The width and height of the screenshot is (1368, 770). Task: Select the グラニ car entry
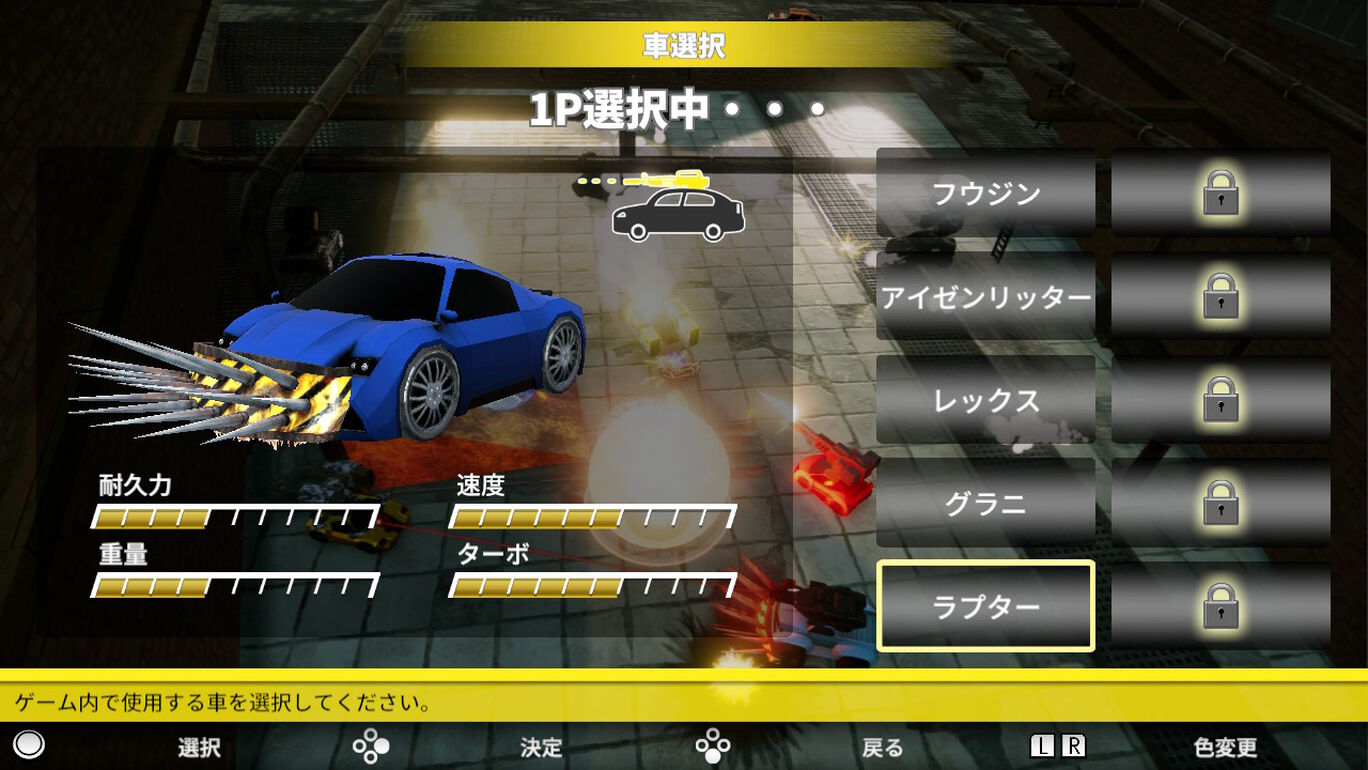985,503
